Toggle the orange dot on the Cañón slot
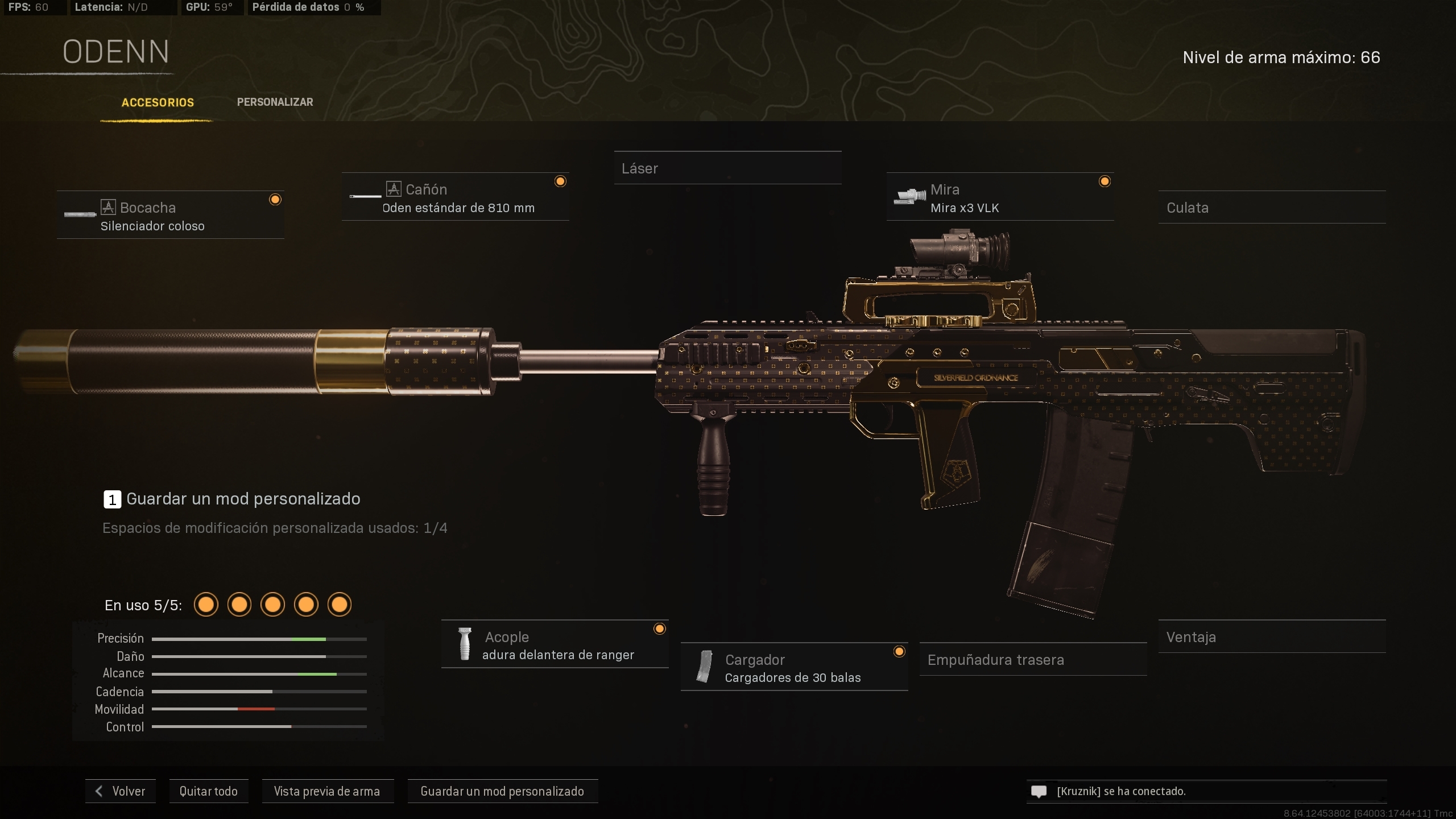The image size is (1456, 819). (560, 181)
